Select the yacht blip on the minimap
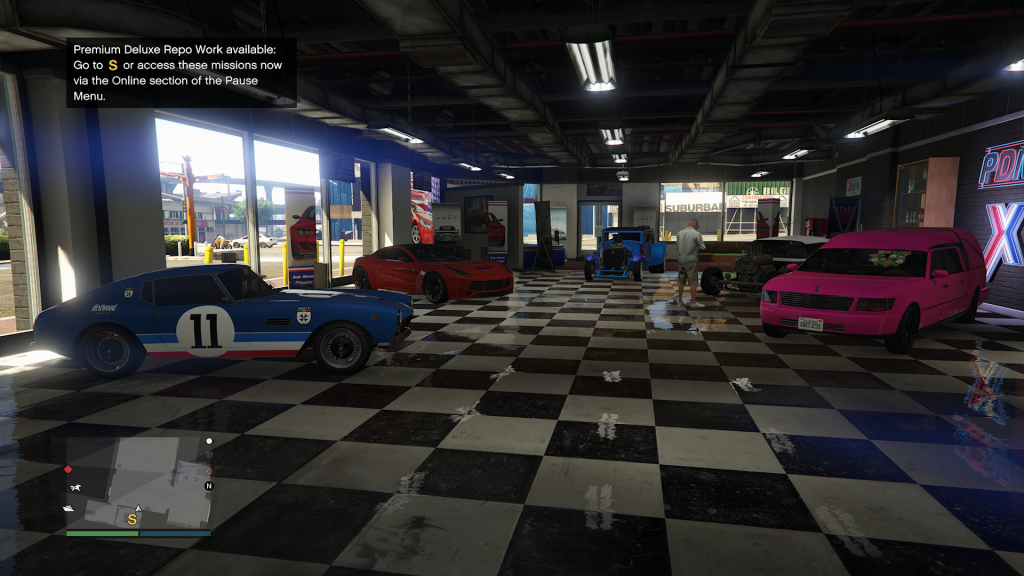The image size is (1024, 576). click(x=69, y=508)
